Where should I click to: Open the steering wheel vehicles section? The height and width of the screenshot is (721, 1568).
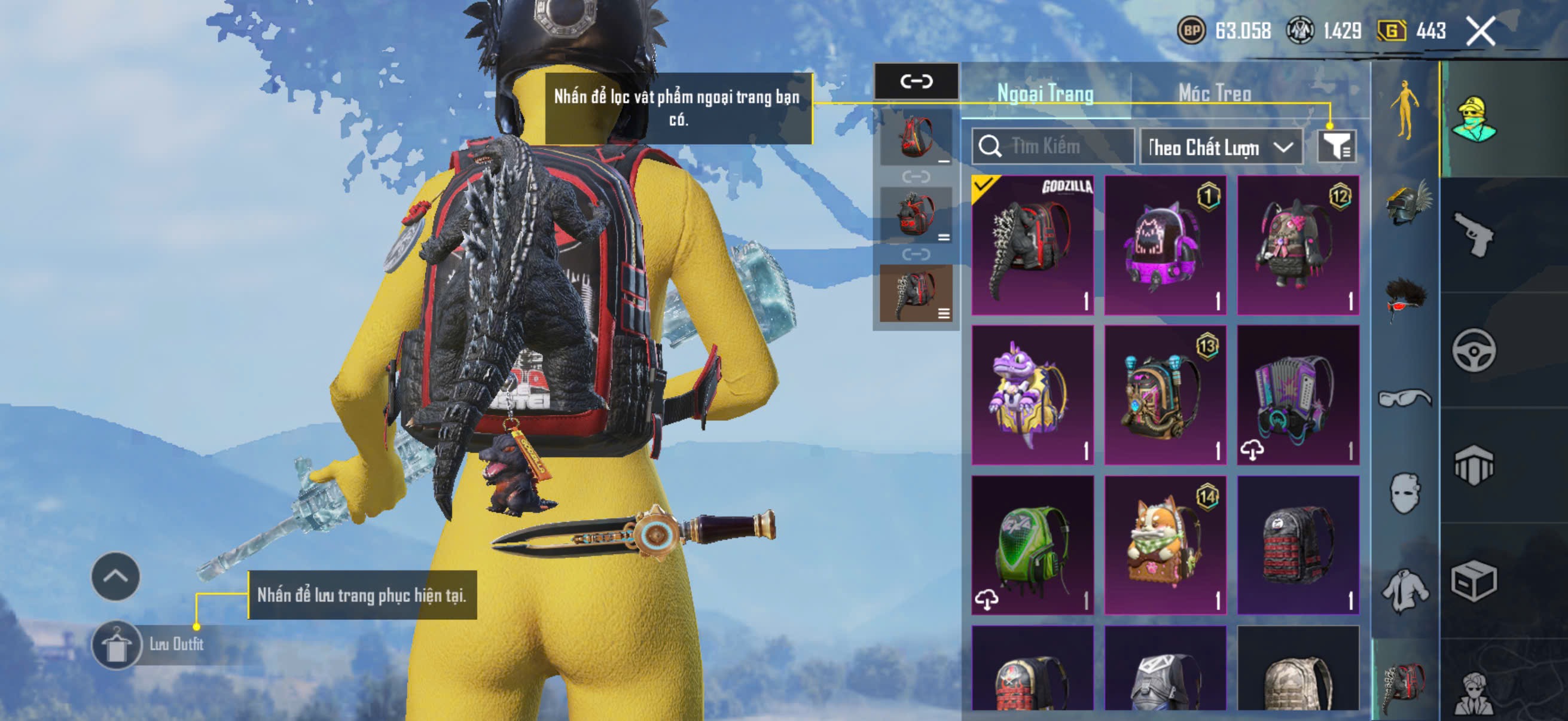point(1473,350)
